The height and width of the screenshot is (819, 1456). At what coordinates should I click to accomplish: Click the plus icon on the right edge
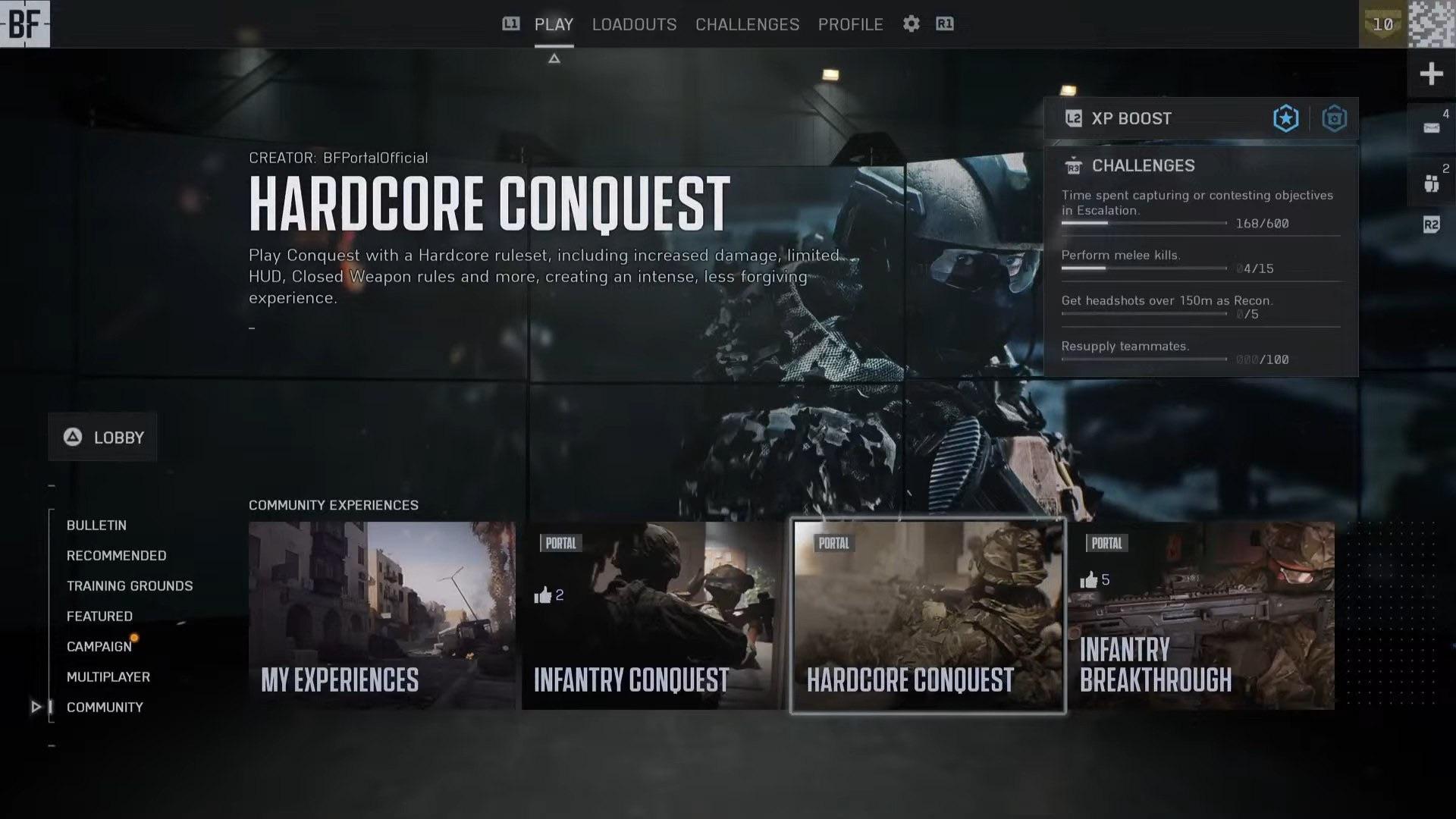point(1430,73)
